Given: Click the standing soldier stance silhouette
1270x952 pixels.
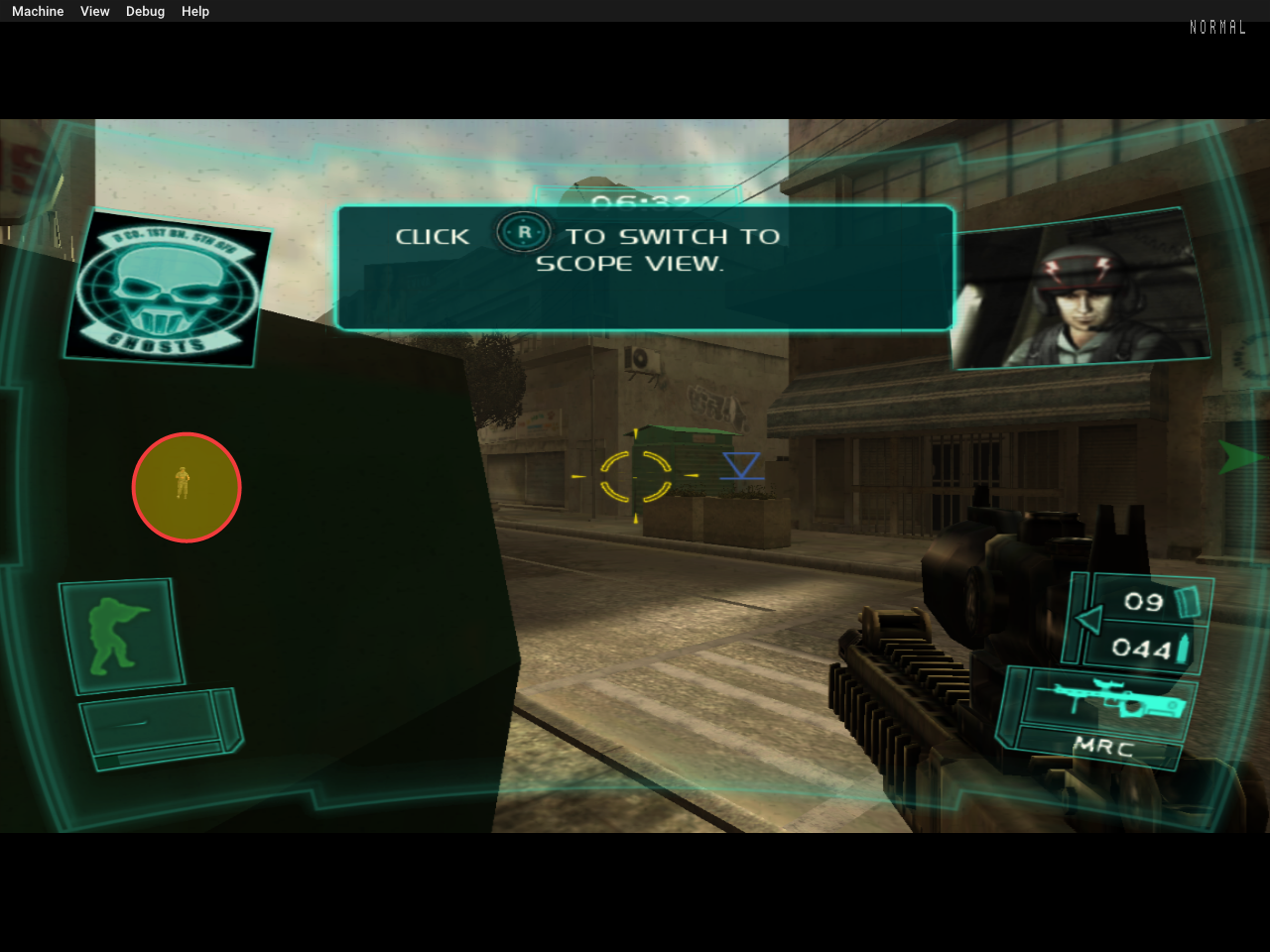Looking at the screenshot, I should click(x=120, y=635).
